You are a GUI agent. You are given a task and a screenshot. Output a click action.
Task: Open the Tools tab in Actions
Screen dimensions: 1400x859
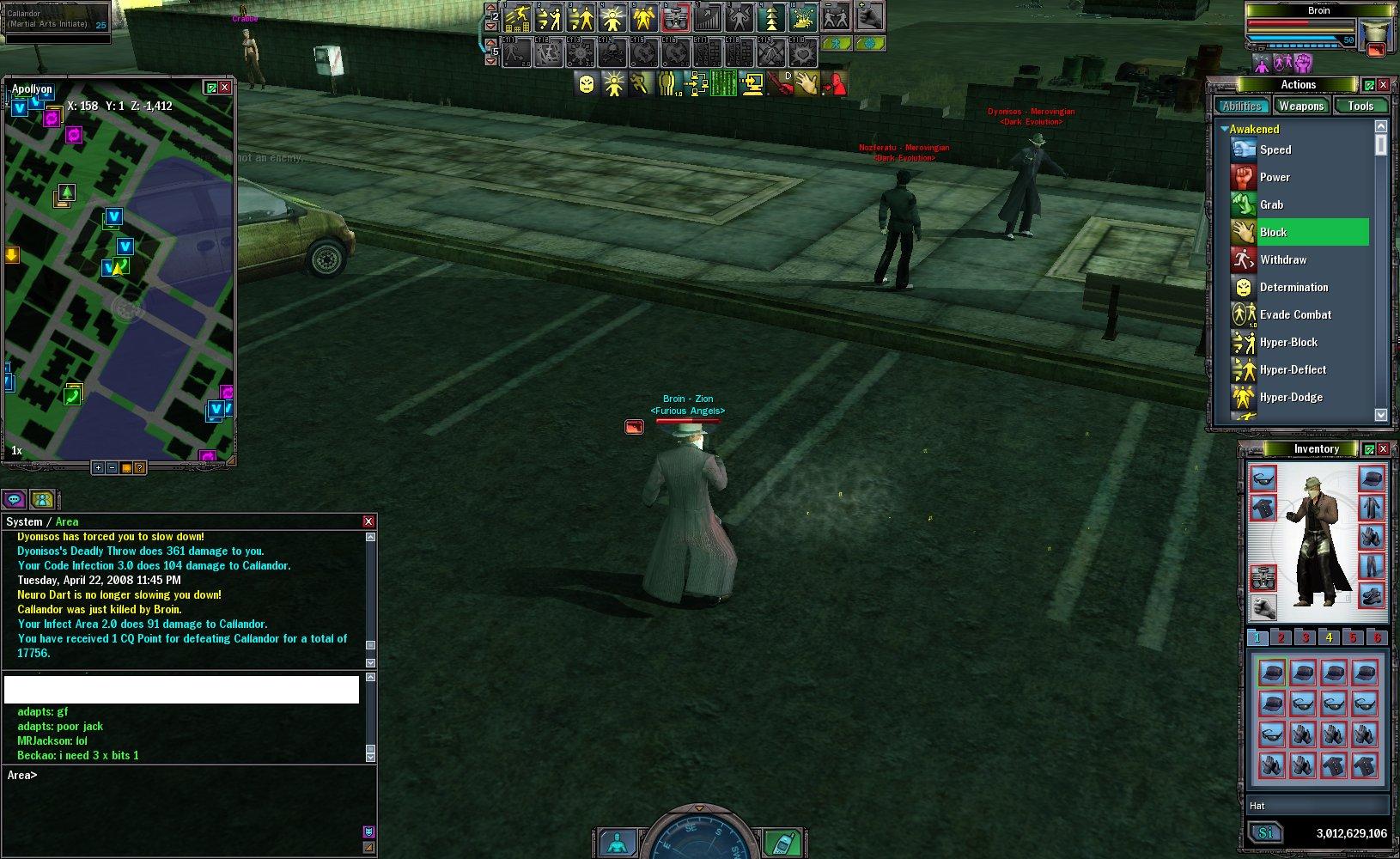click(1360, 107)
